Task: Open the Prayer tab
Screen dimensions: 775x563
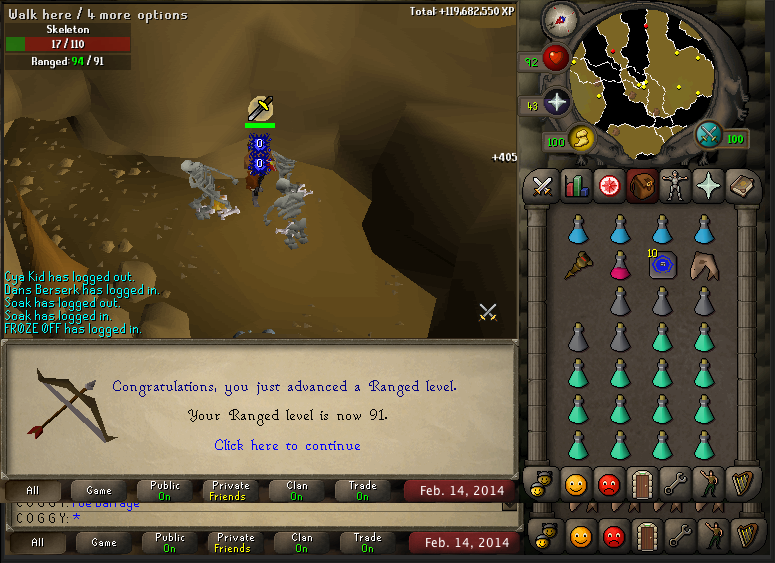Action: click(x=707, y=185)
